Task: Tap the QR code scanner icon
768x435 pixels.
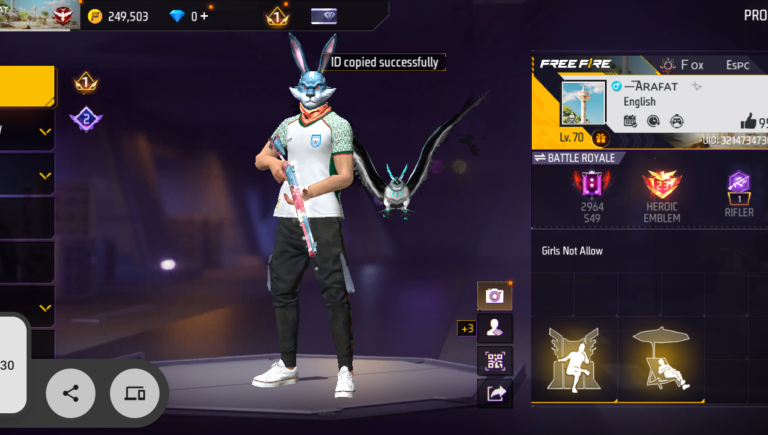Action: coord(494,360)
